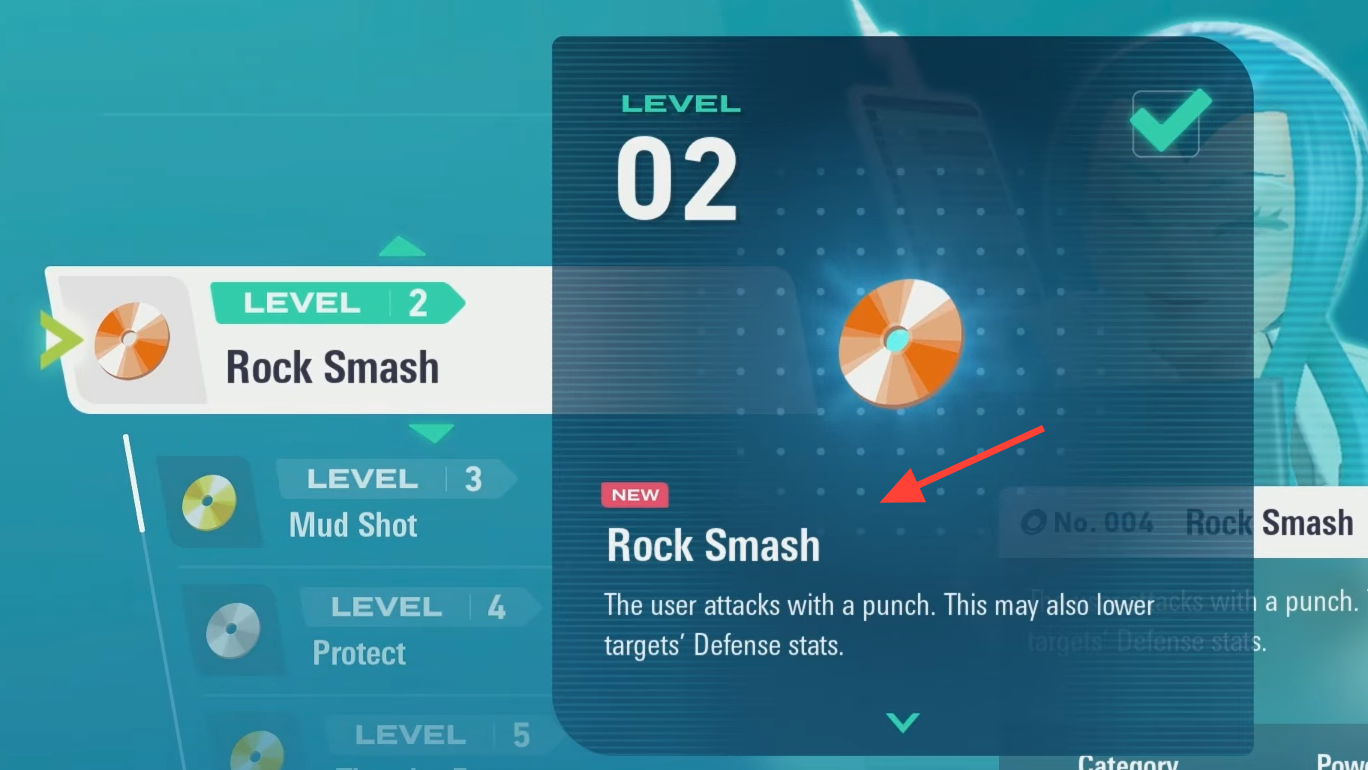1368x770 pixels.
Task: Expand details with the bottom chevron arrow
Action: pyautogui.click(x=902, y=722)
